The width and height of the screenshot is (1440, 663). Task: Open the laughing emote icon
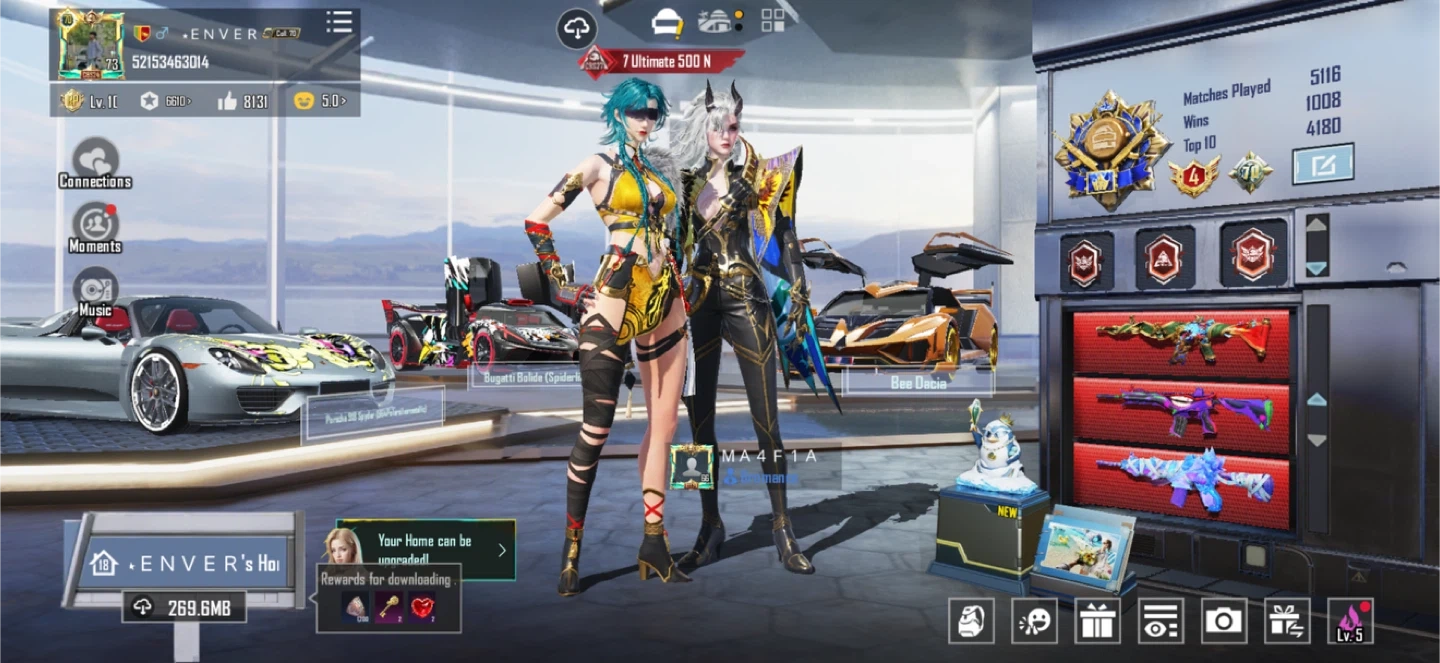pyautogui.click(x=1034, y=621)
